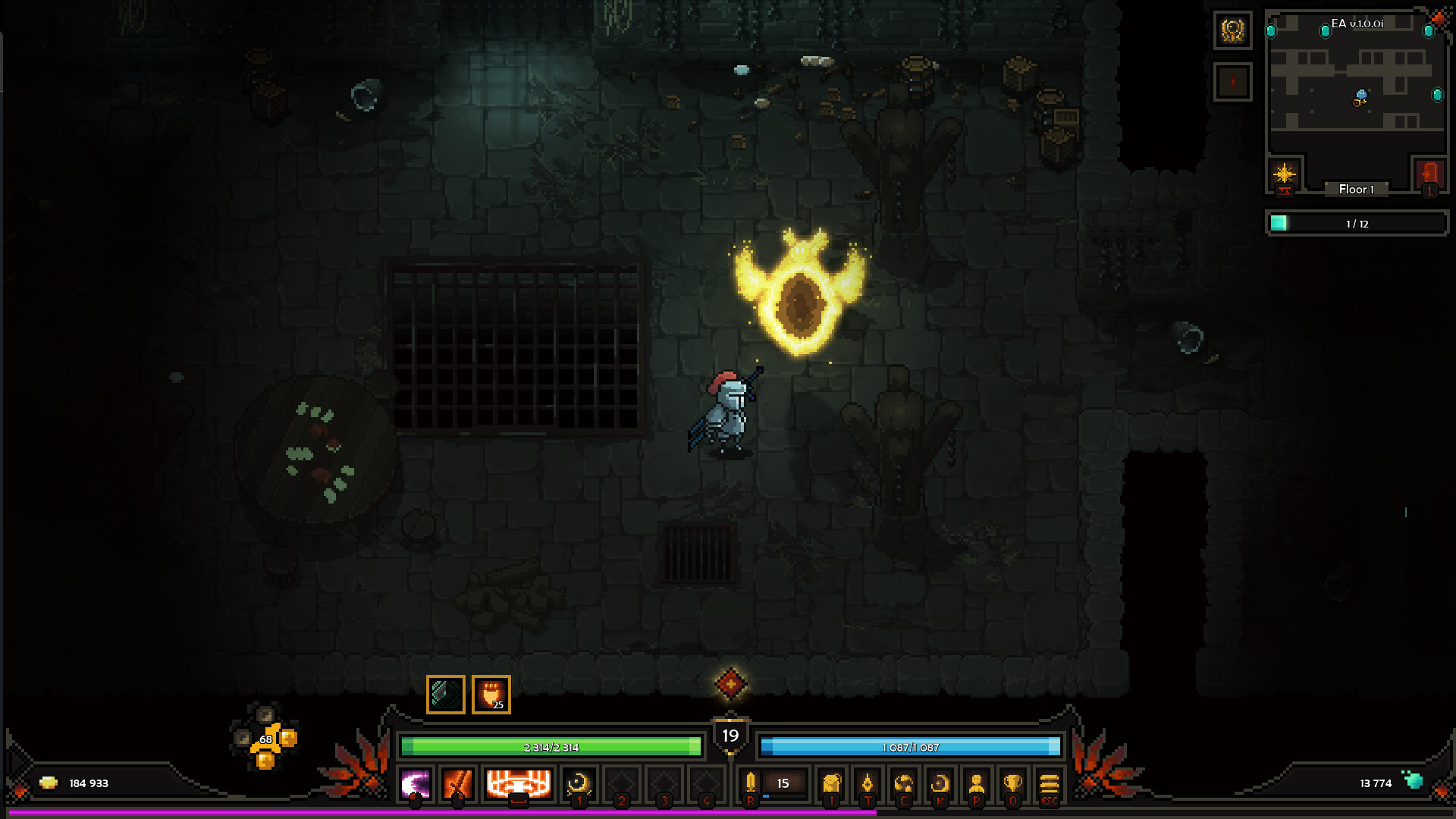1456x819 pixels.
Task: Open the swirl icon labeled C
Action: [x=903, y=783]
